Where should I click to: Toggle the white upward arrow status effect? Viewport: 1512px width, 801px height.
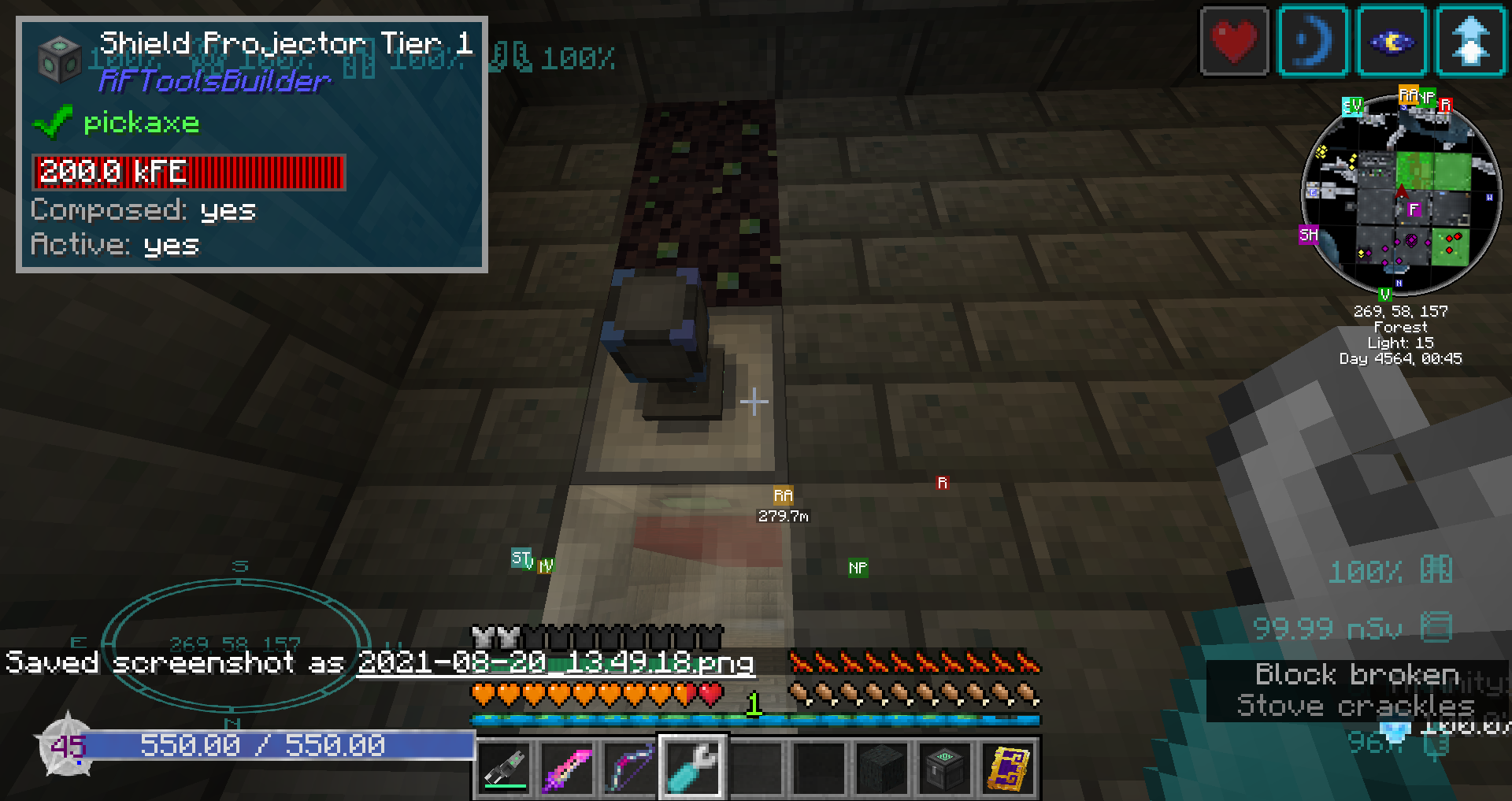1469,42
